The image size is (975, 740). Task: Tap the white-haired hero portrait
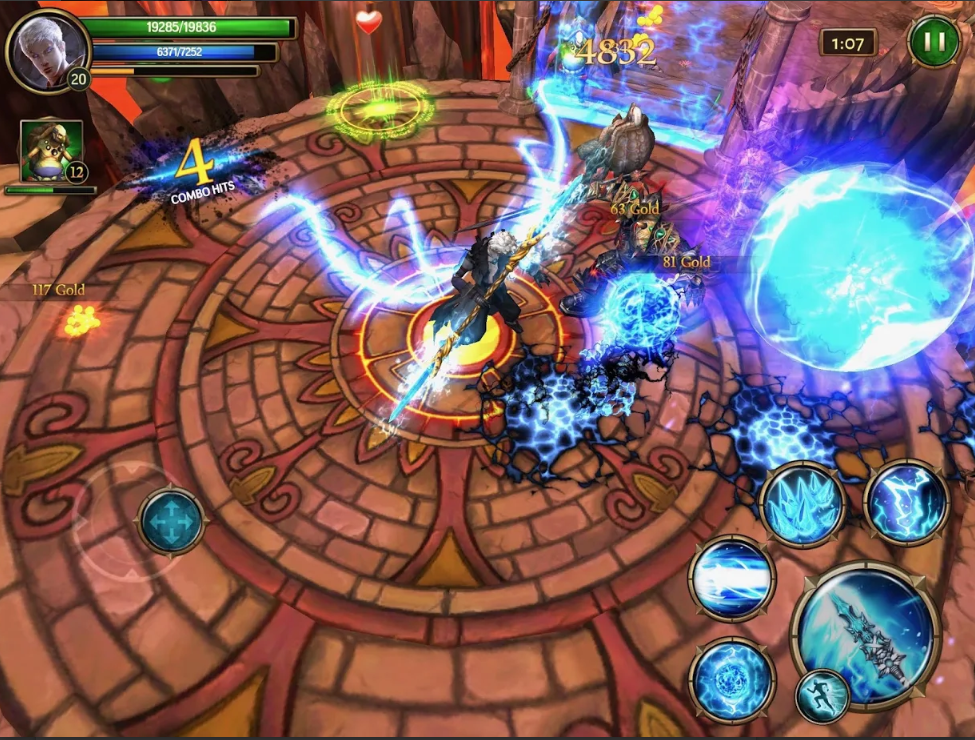(x=46, y=49)
